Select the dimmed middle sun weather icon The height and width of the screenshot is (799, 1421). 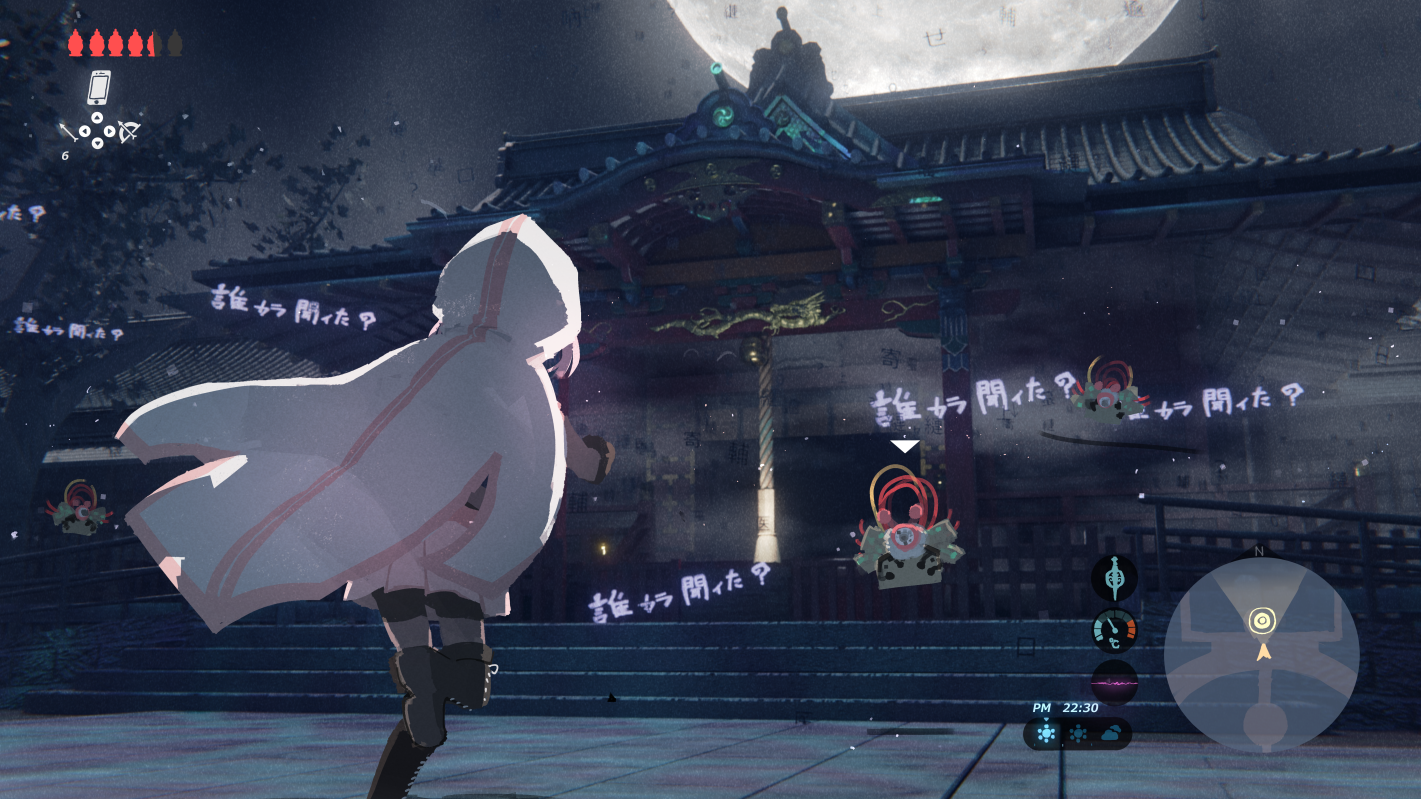(x=1078, y=735)
